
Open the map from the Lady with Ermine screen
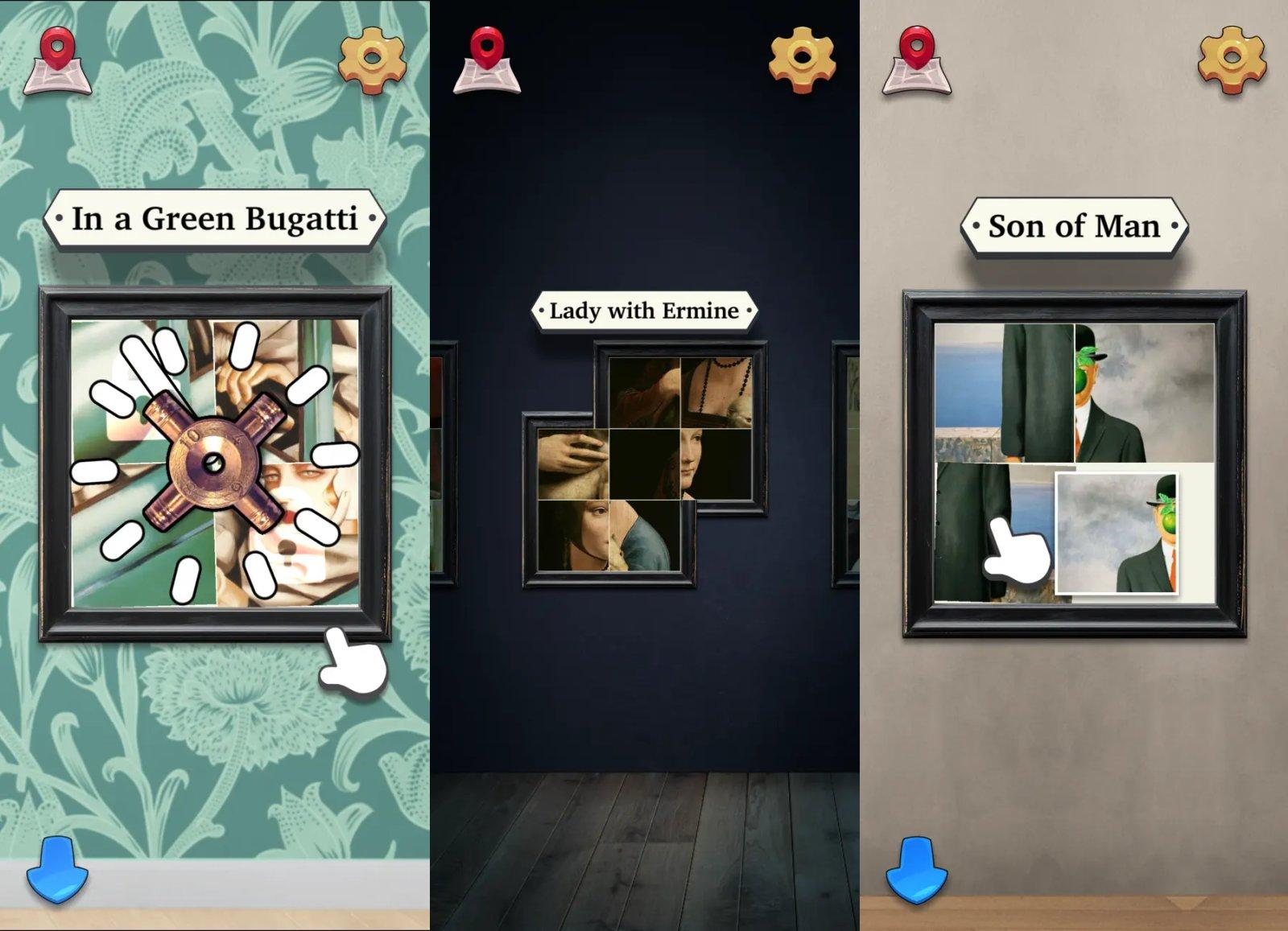click(x=487, y=60)
